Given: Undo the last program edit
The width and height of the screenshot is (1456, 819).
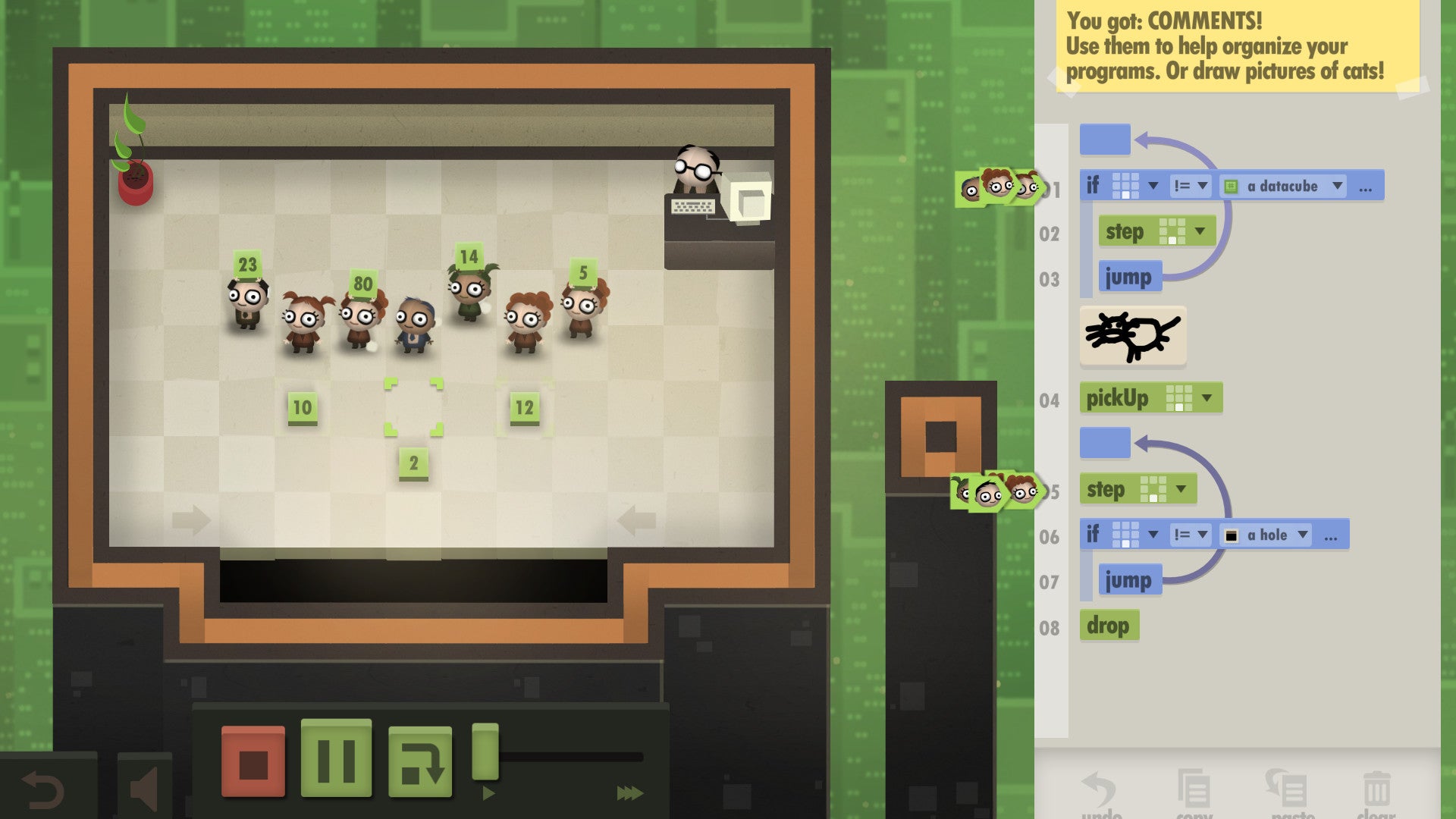Looking at the screenshot, I should (x=1099, y=789).
